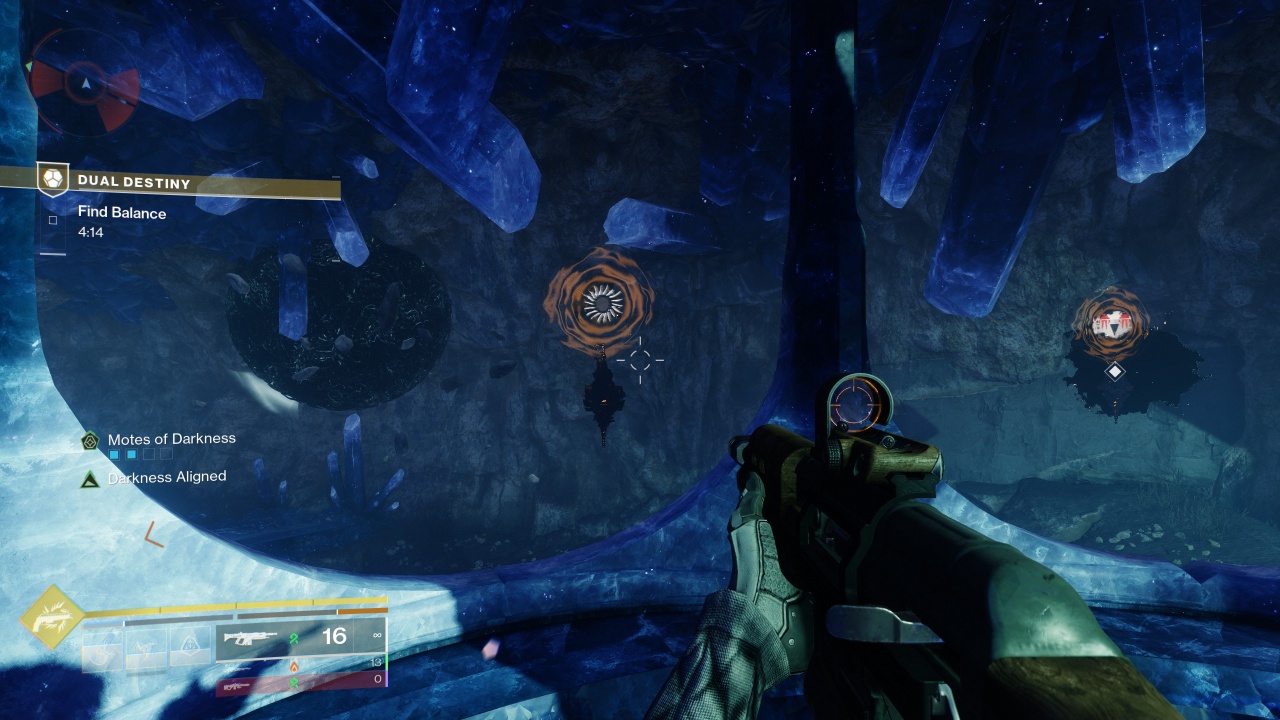Click the radar in the corner
The width and height of the screenshot is (1280, 720).
click(84, 84)
